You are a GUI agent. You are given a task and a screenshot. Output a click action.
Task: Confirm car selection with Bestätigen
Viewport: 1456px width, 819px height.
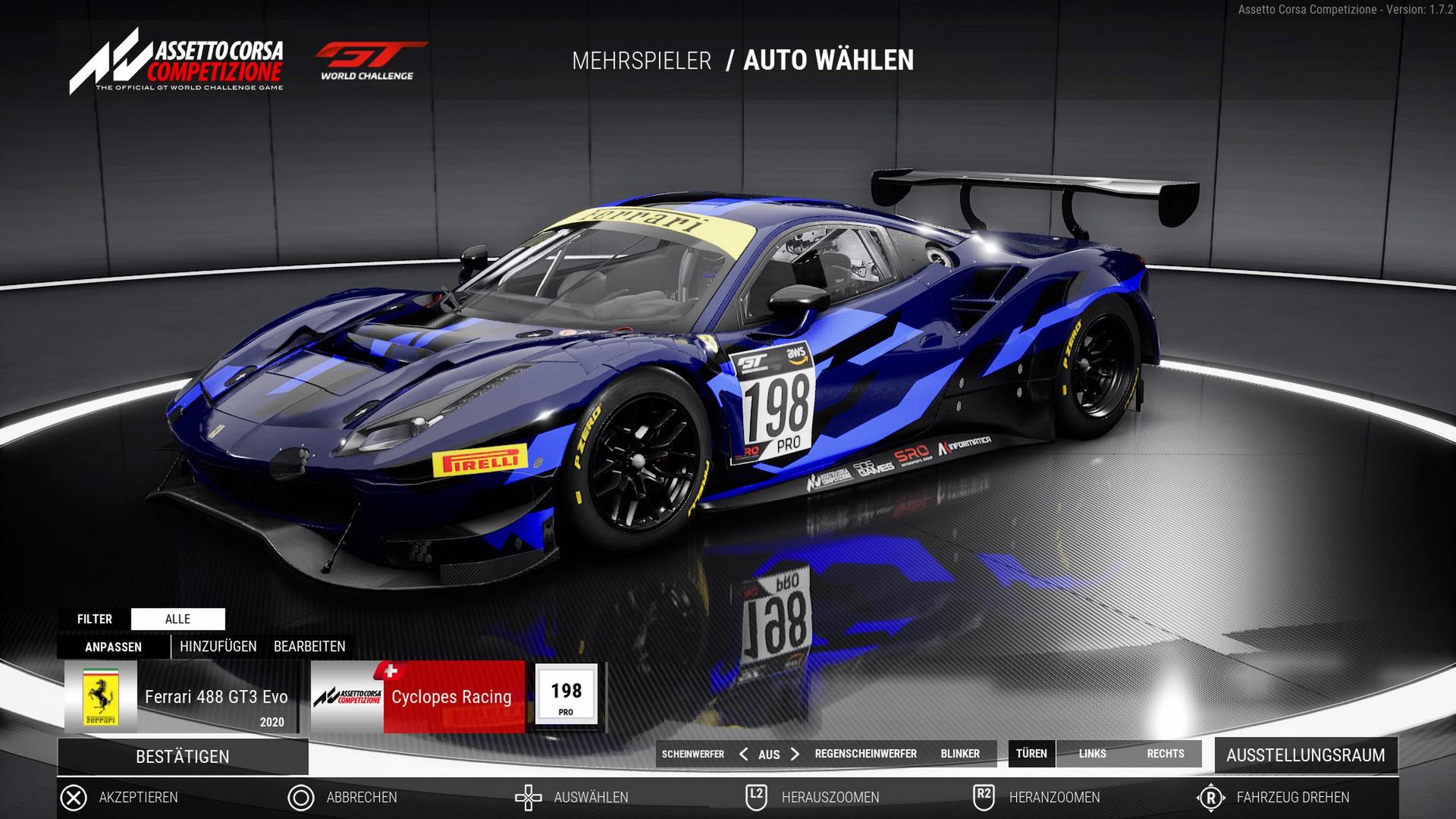point(182,757)
